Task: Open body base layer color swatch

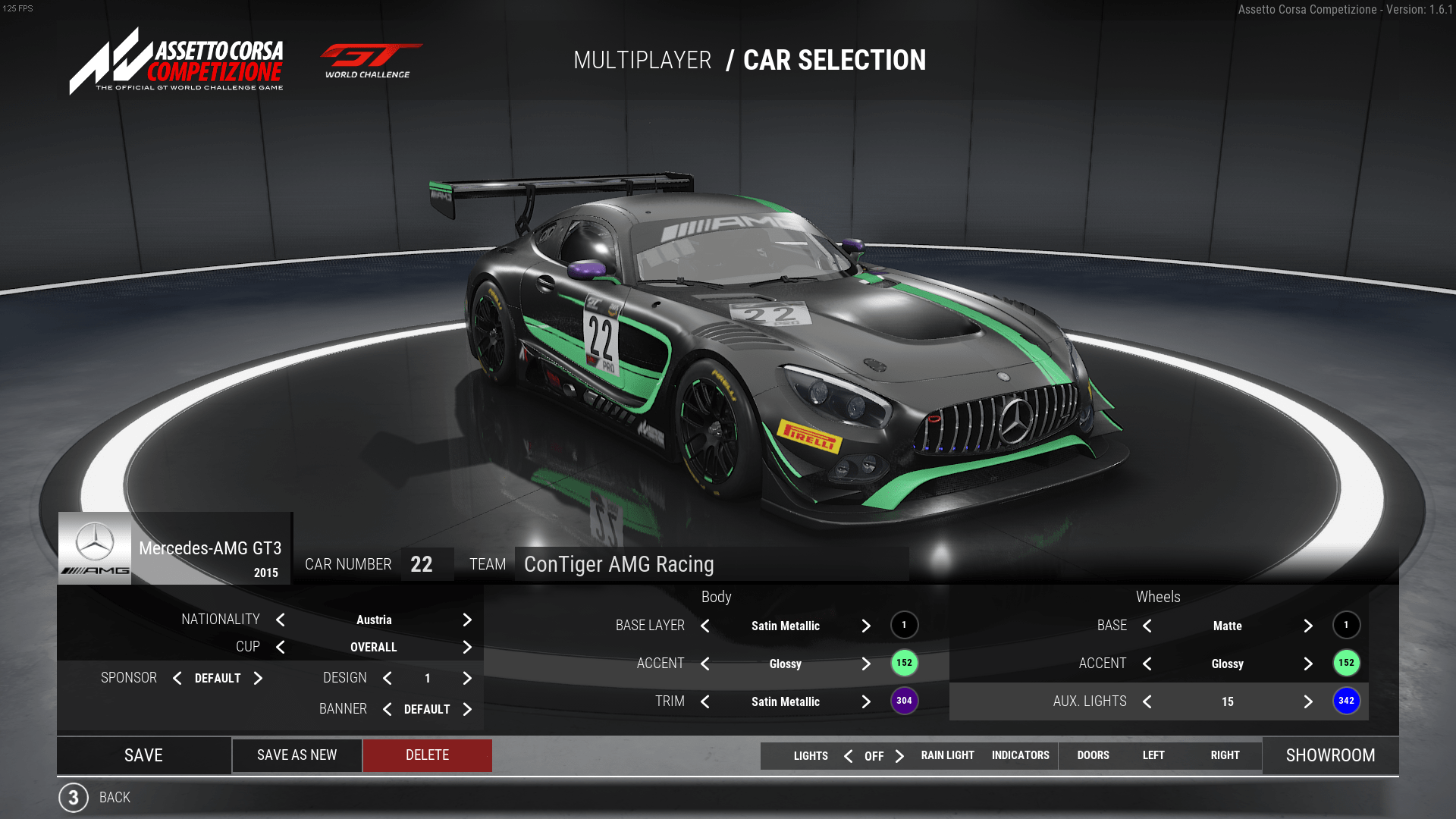Action: coord(904,626)
